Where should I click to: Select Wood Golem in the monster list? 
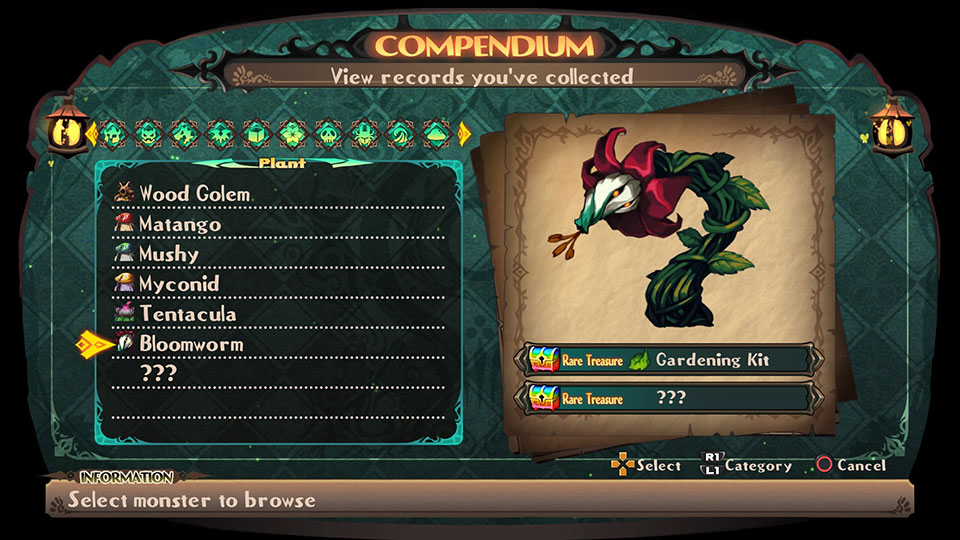(195, 193)
